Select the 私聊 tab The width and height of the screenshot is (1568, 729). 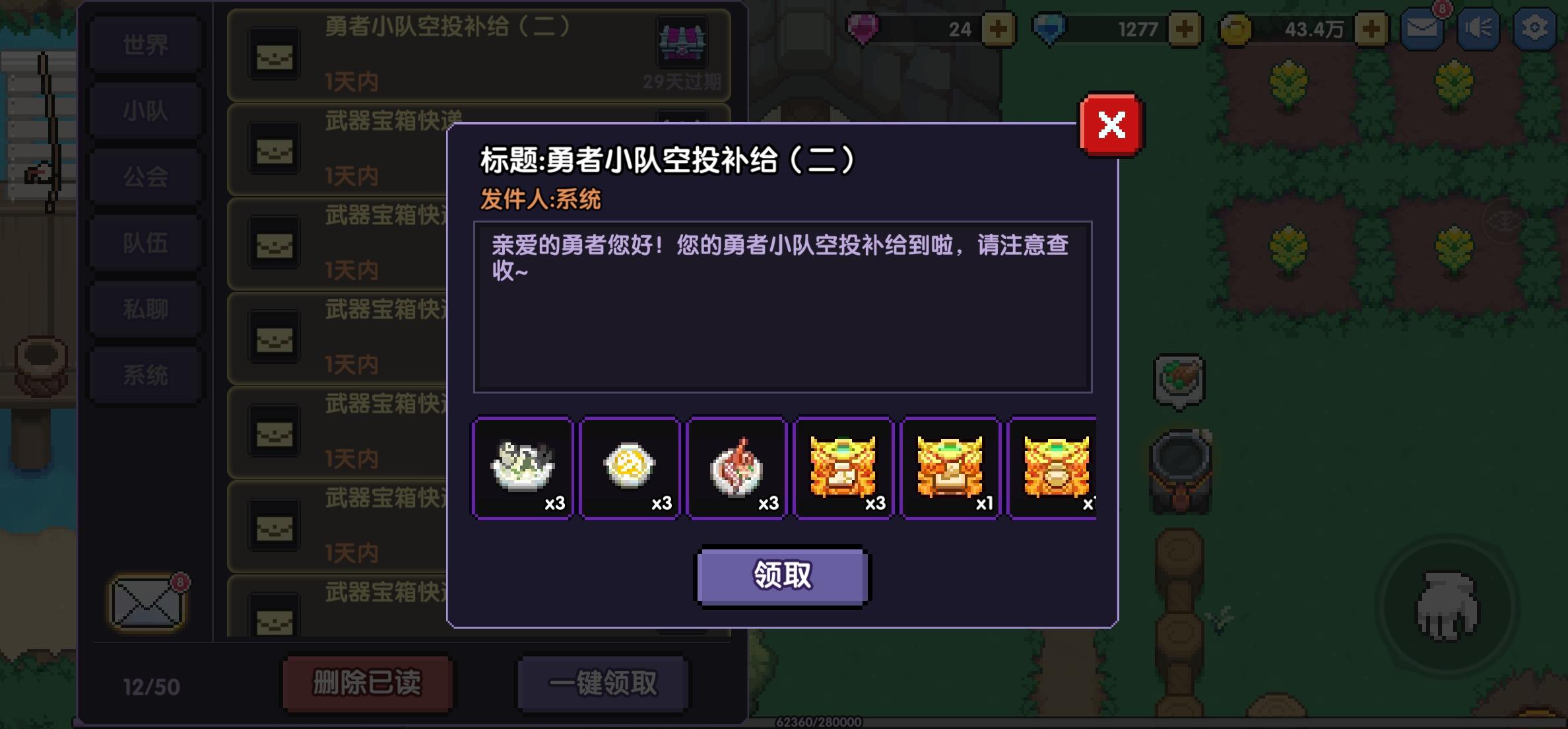[145, 308]
